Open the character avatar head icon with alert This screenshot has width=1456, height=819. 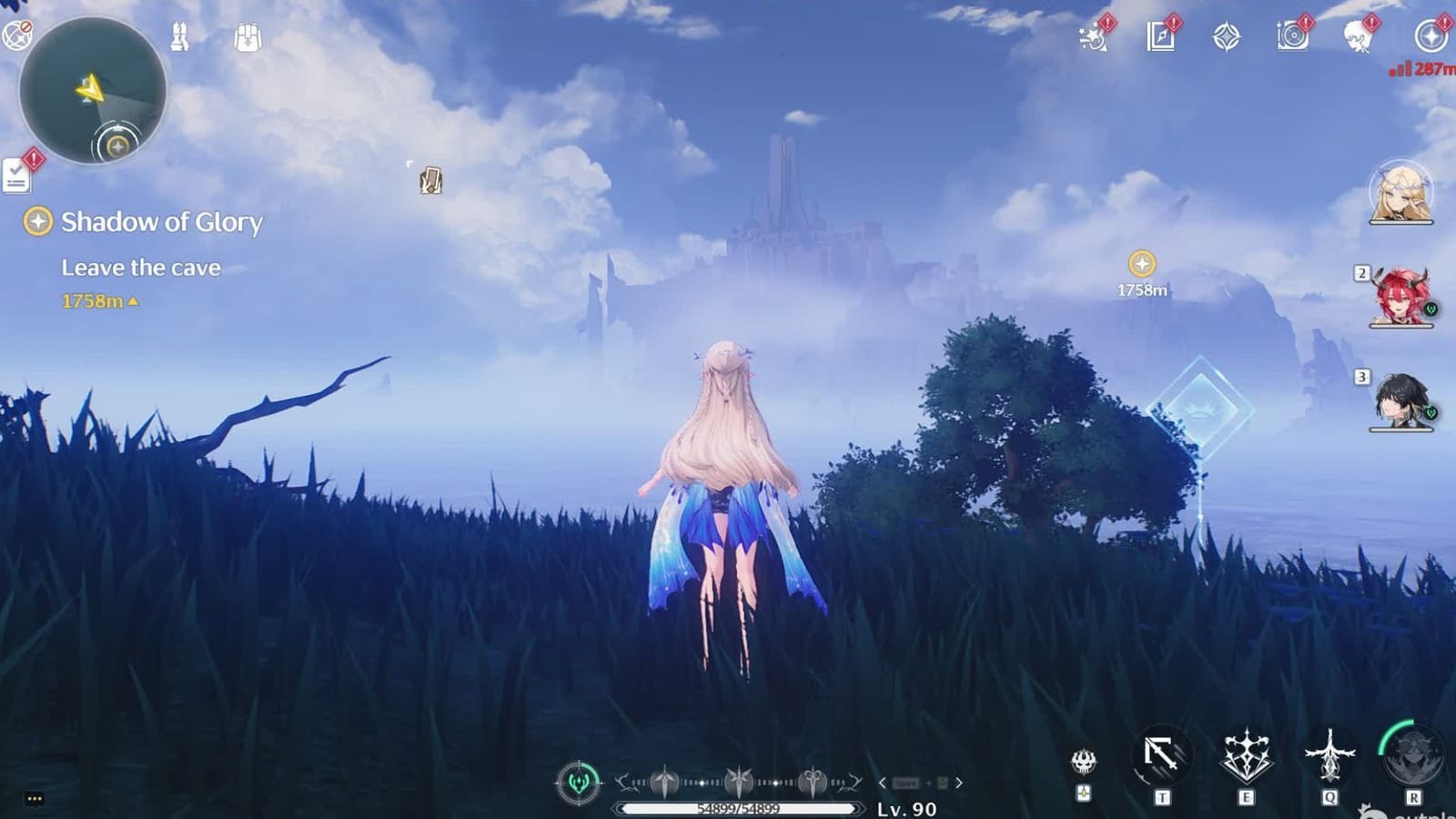point(1358,36)
